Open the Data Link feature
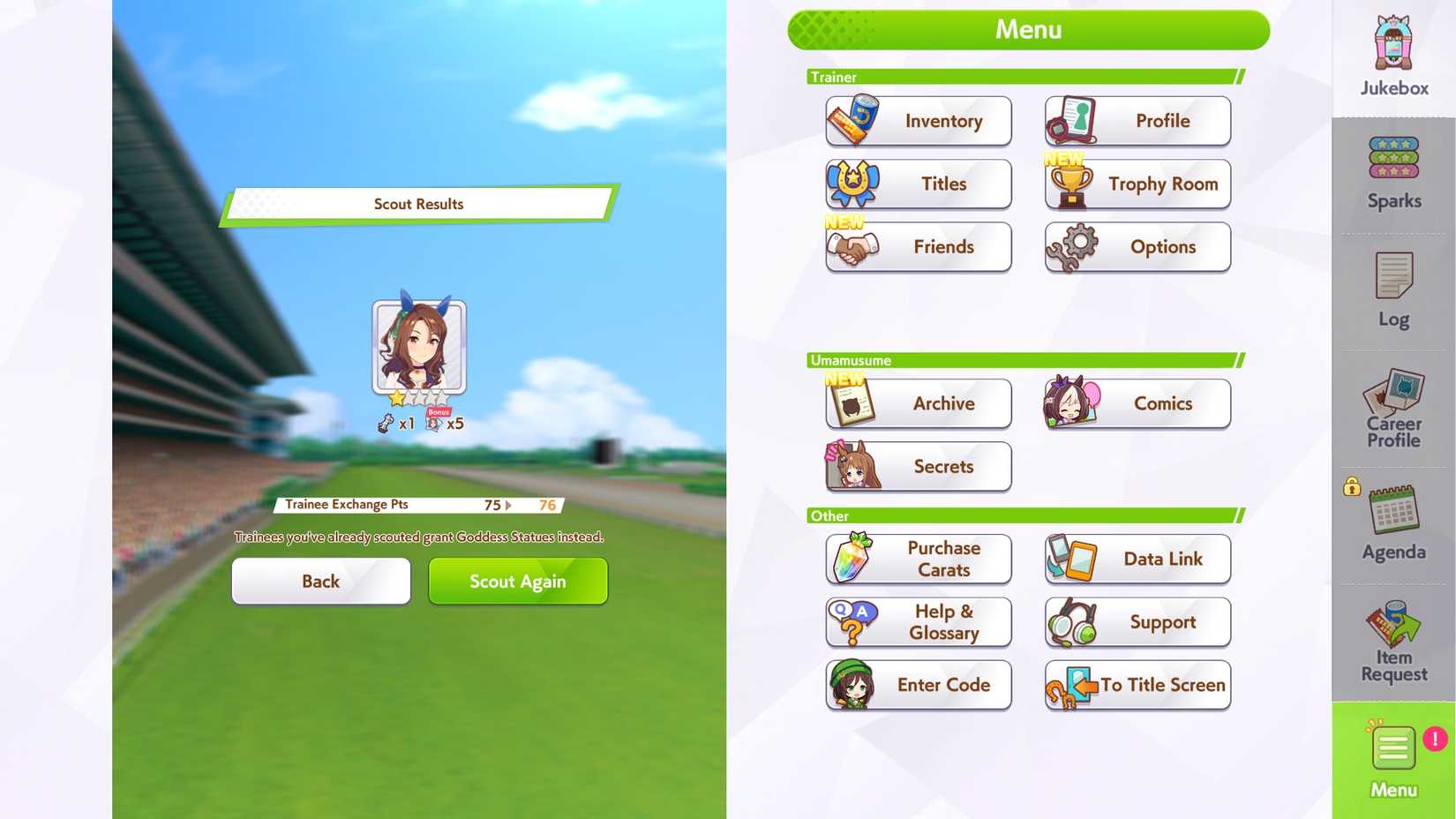The image size is (1456, 819). coord(1137,559)
